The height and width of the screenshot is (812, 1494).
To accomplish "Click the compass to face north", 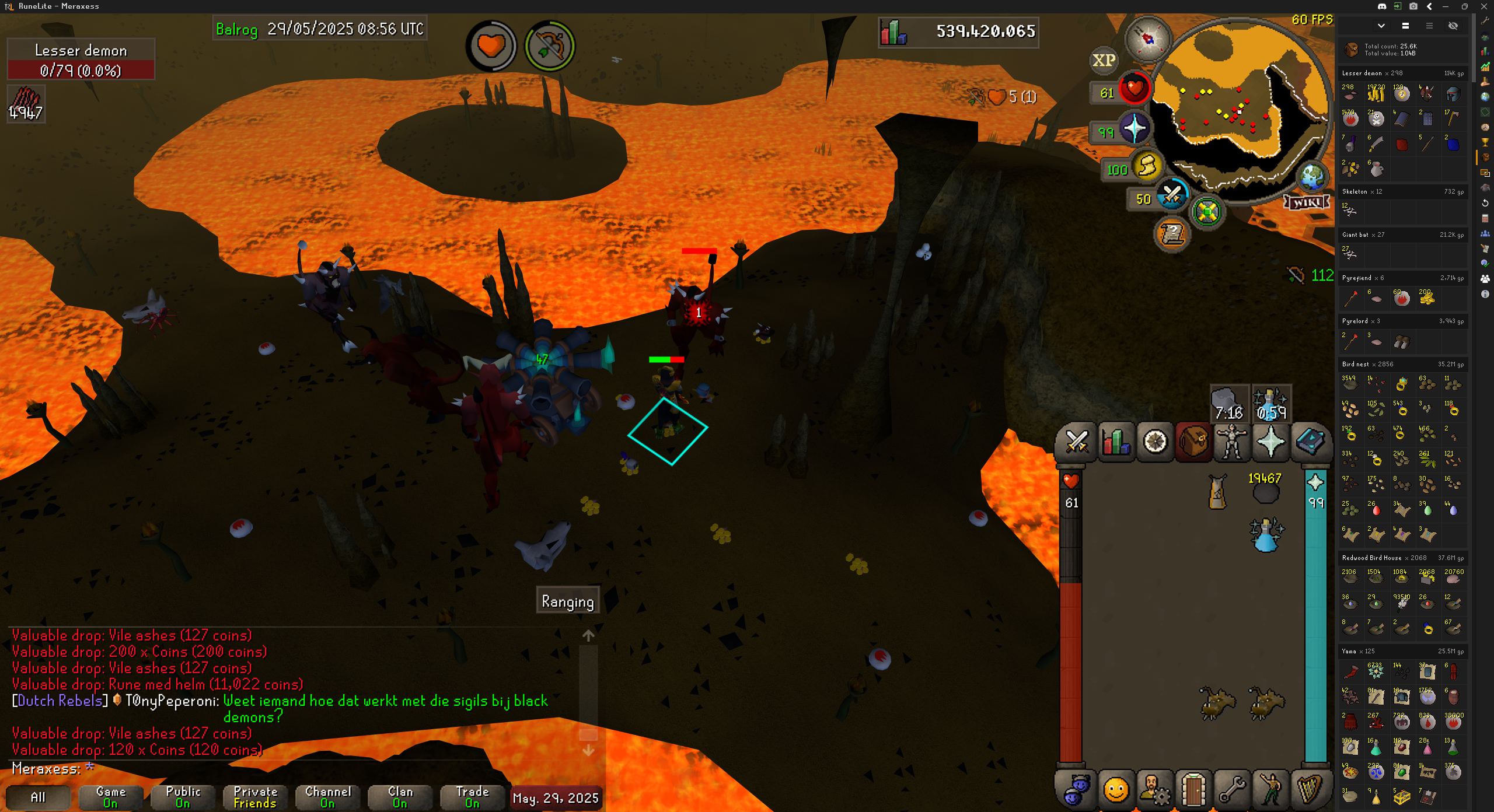I will (x=1148, y=38).
